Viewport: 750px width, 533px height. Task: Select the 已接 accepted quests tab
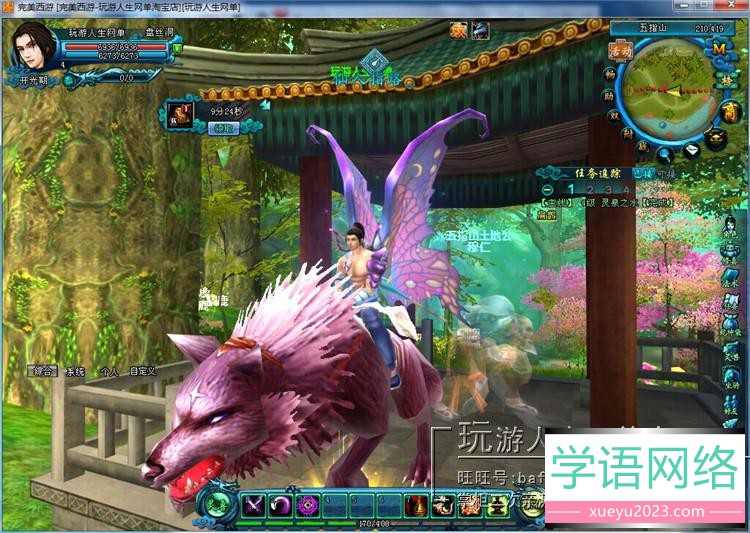click(644, 173)
